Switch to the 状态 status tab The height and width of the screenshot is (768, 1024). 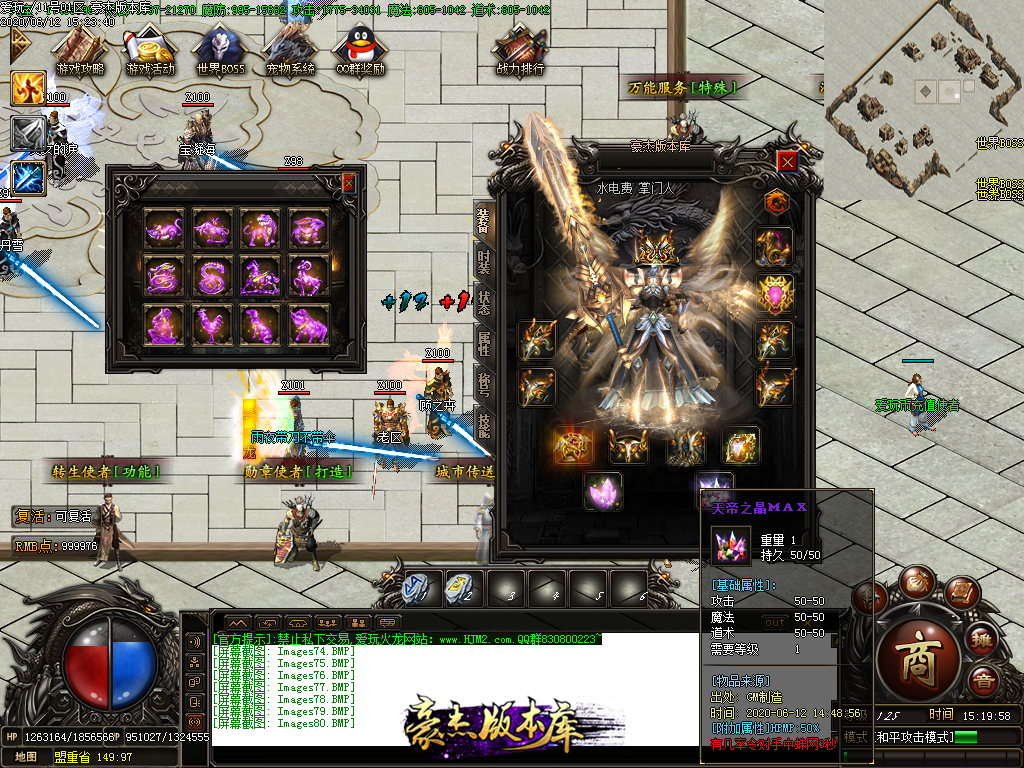[x=483, y=300]
